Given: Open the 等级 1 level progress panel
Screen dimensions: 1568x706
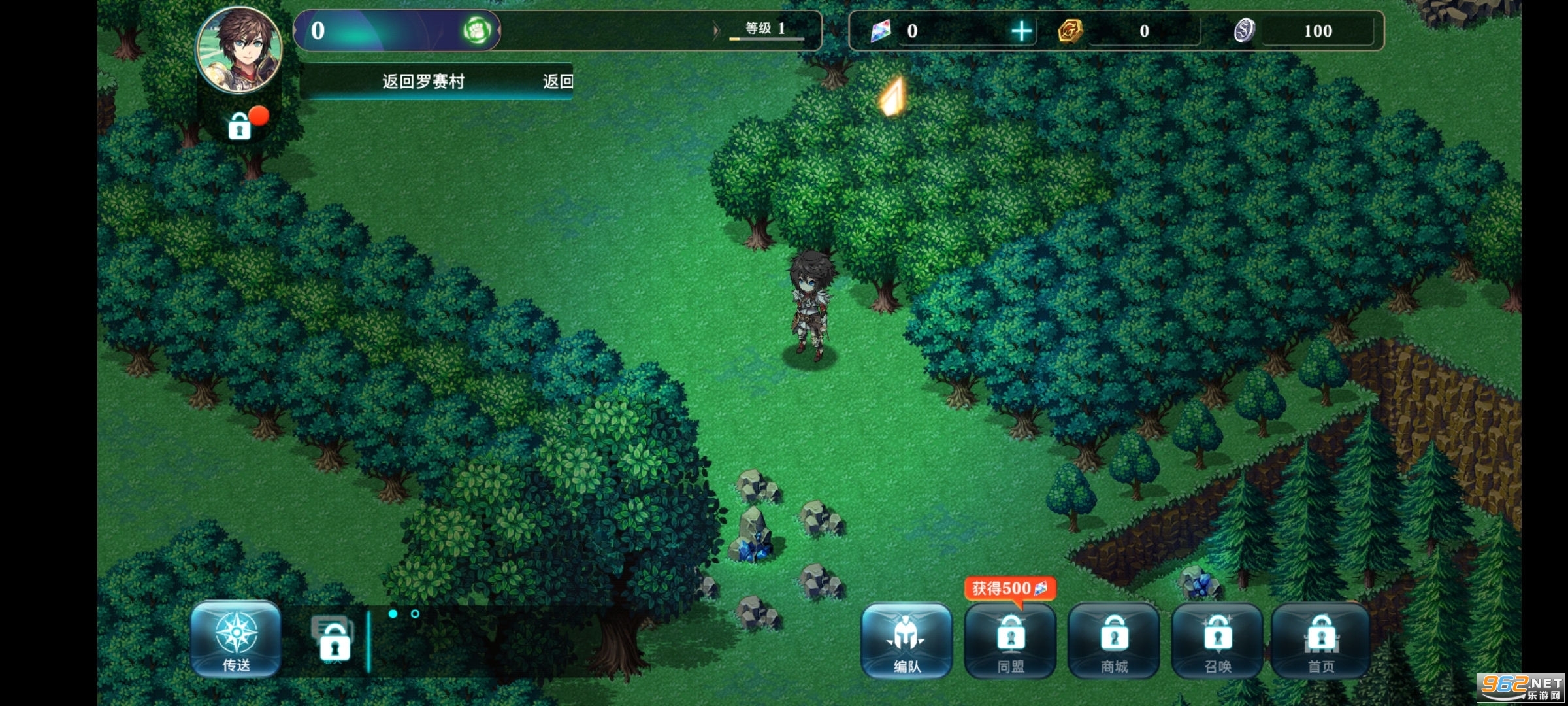Looking at the screenshot, I should [766, 30].
